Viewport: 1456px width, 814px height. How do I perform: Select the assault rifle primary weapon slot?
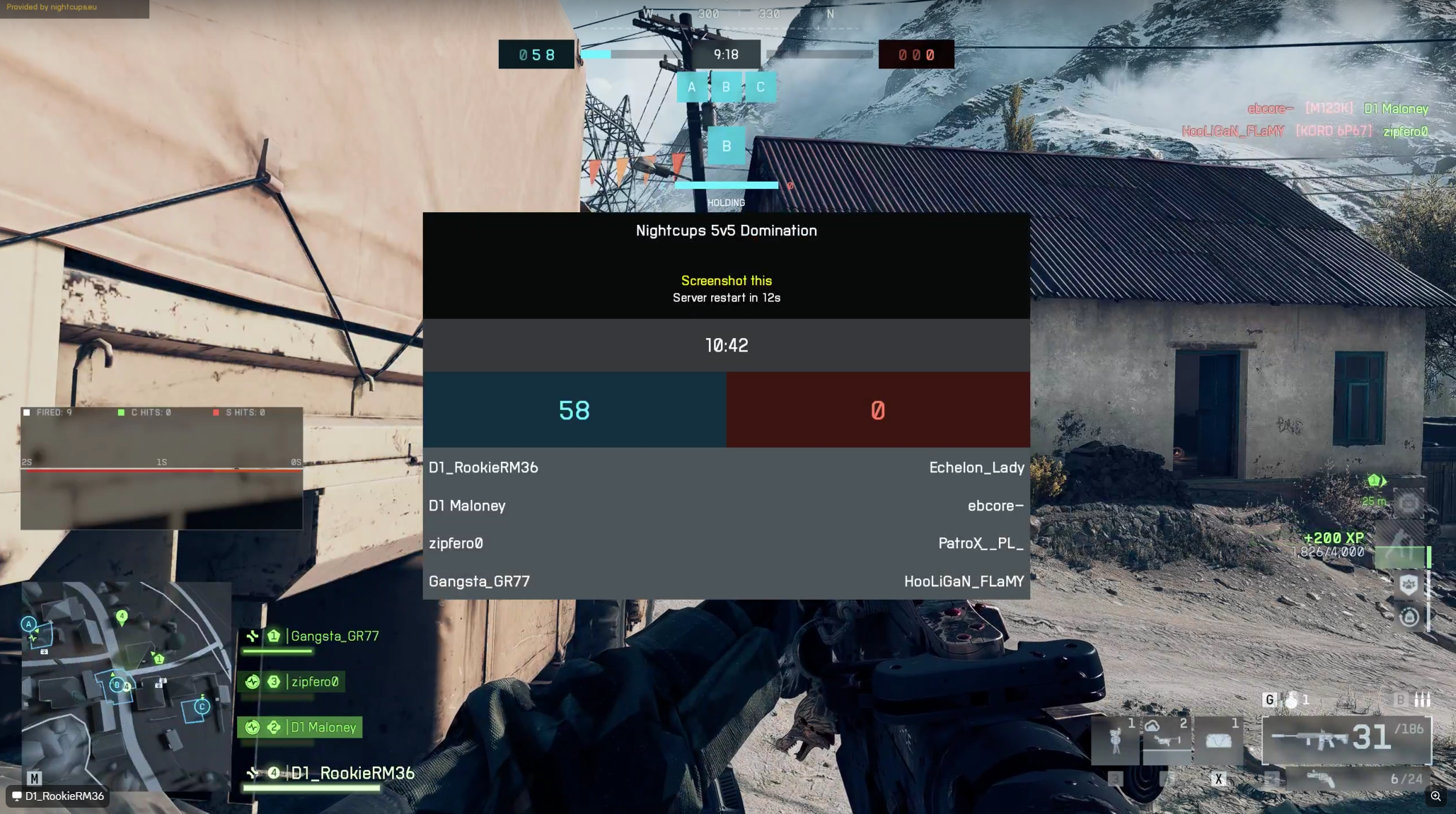(1346, 740)
